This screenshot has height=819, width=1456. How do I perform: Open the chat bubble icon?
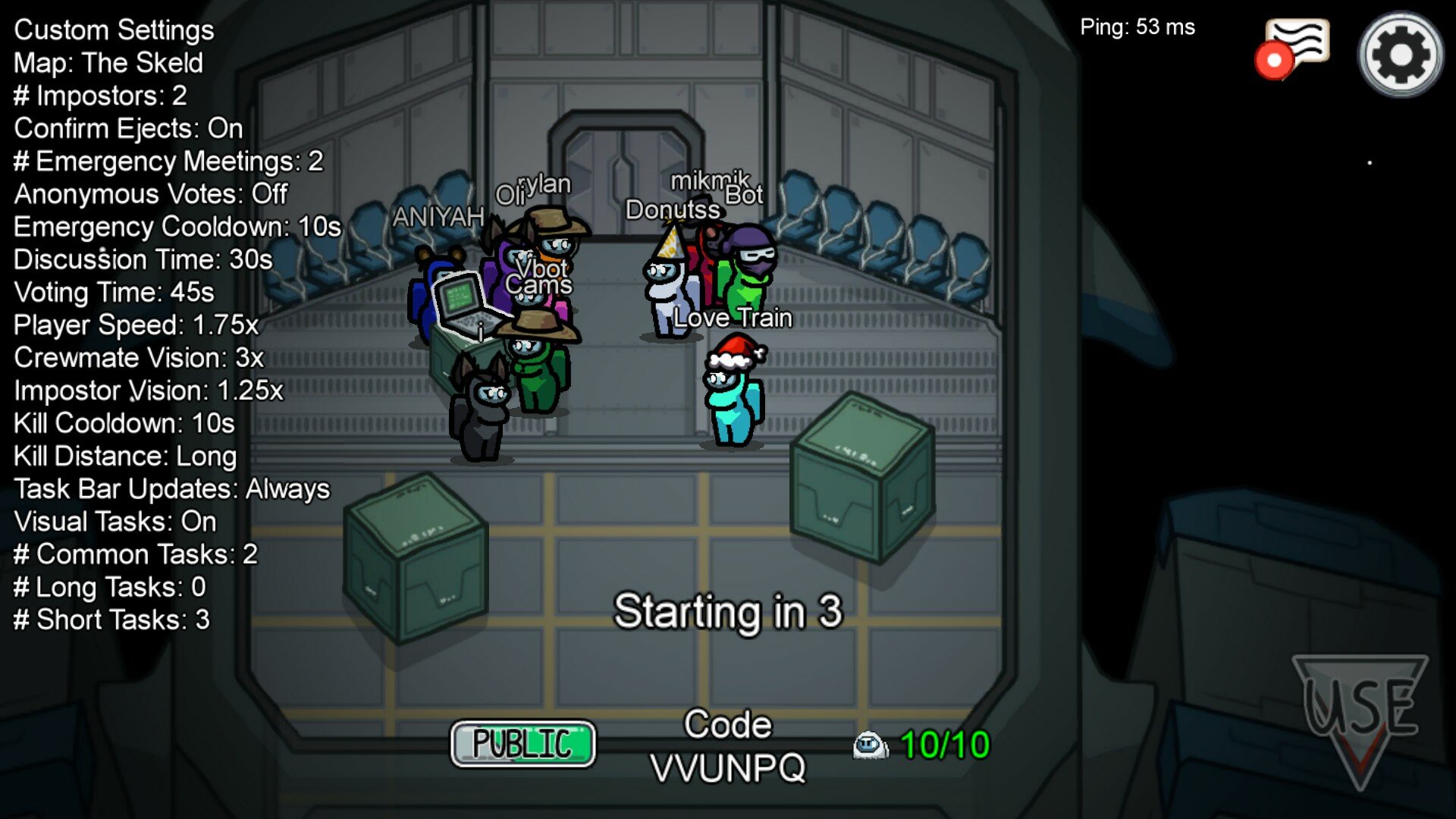[1296, 45]
